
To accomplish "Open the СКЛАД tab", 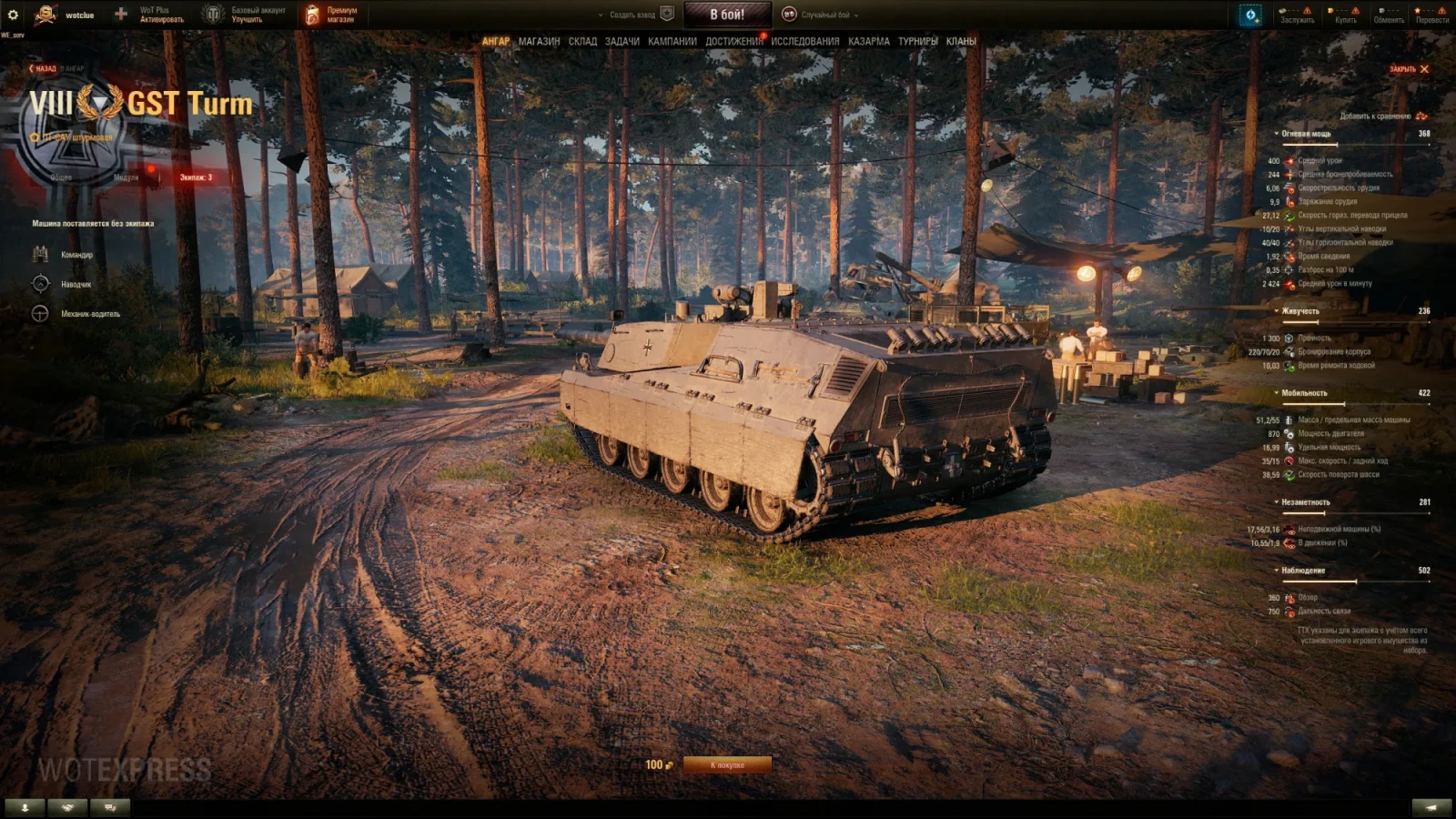I will coord(582,41).
